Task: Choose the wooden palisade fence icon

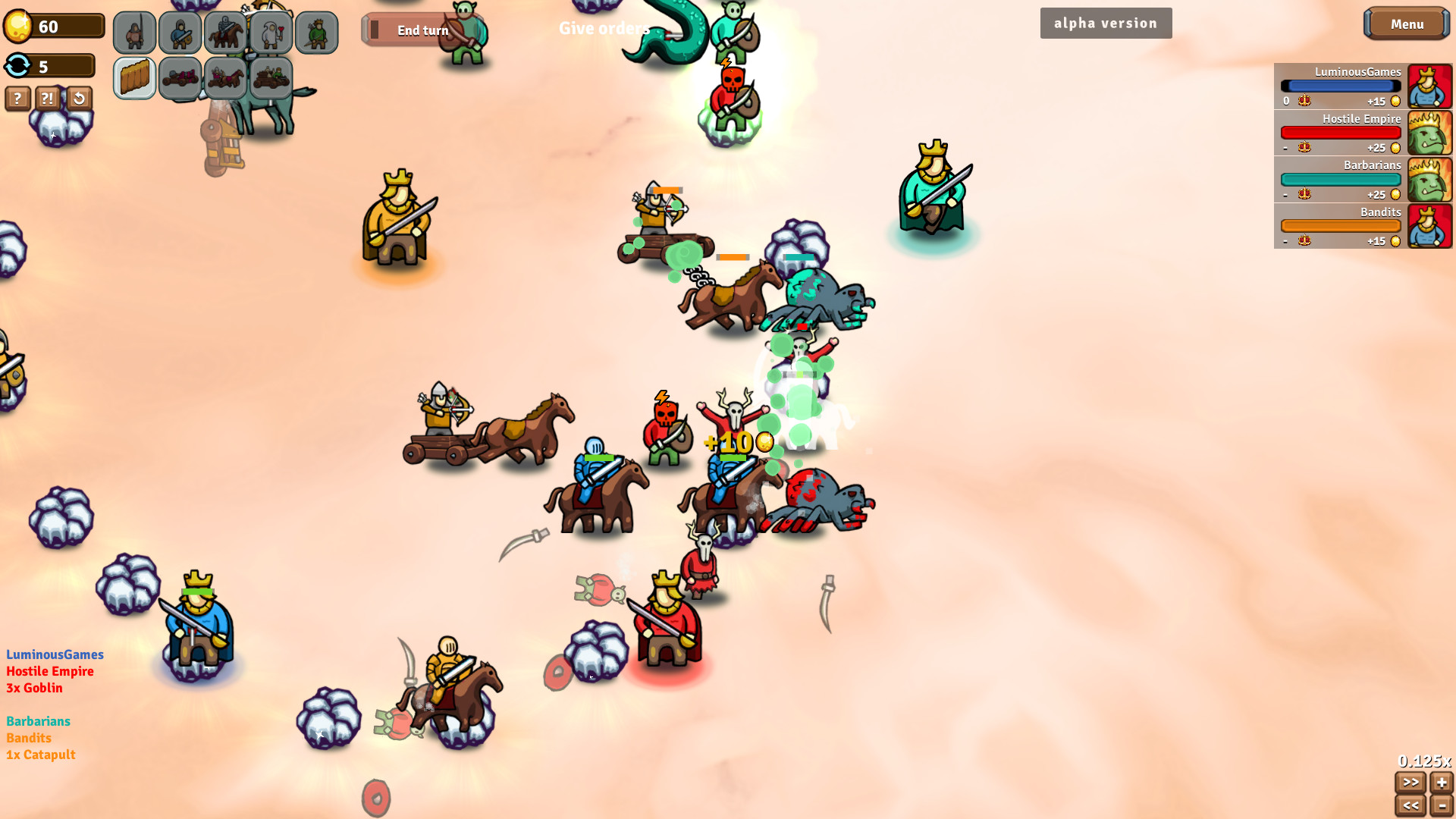Action: click(x=134, y=77)
